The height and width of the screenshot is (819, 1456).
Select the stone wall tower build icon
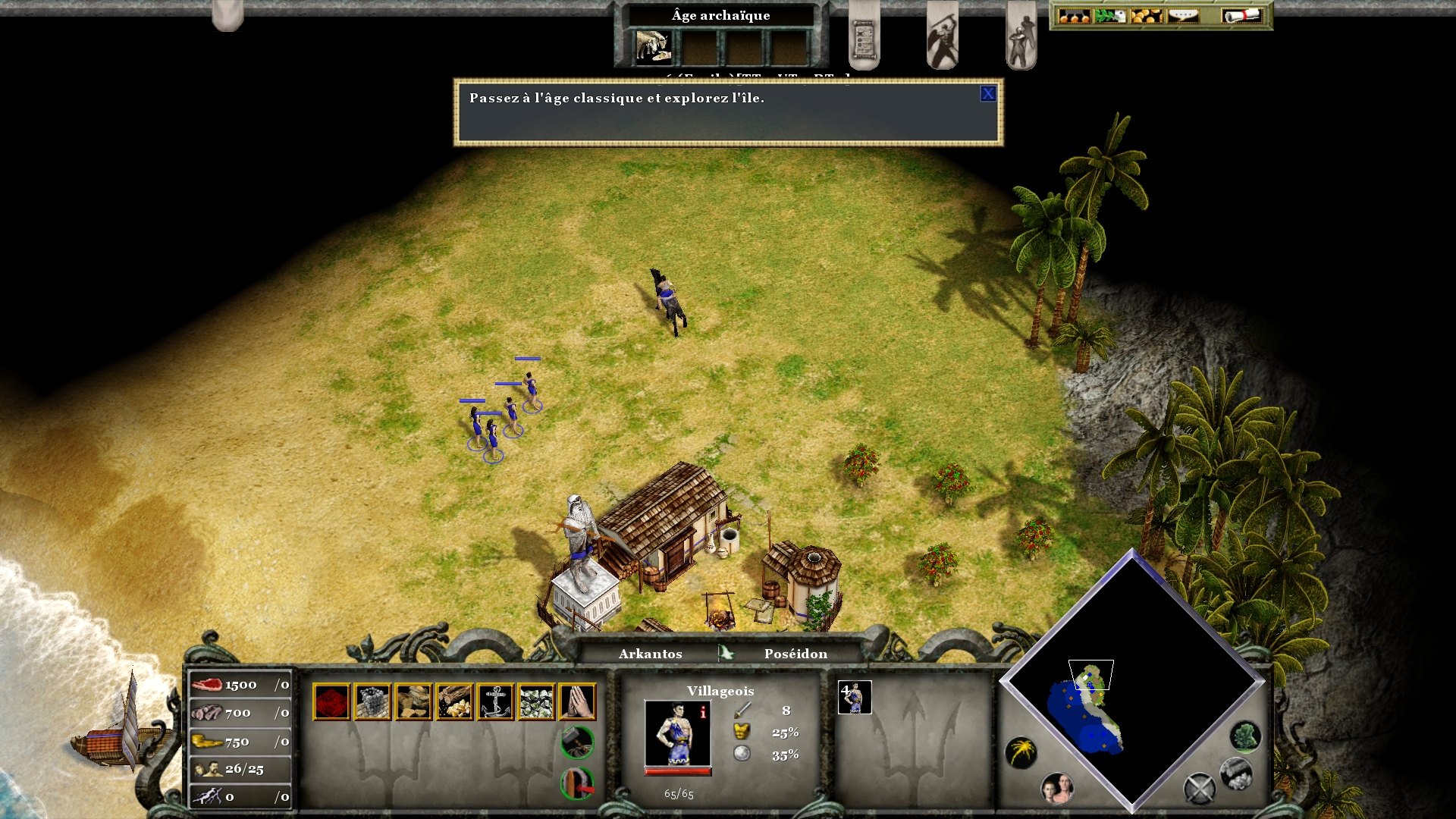click(x=372, y=701)
